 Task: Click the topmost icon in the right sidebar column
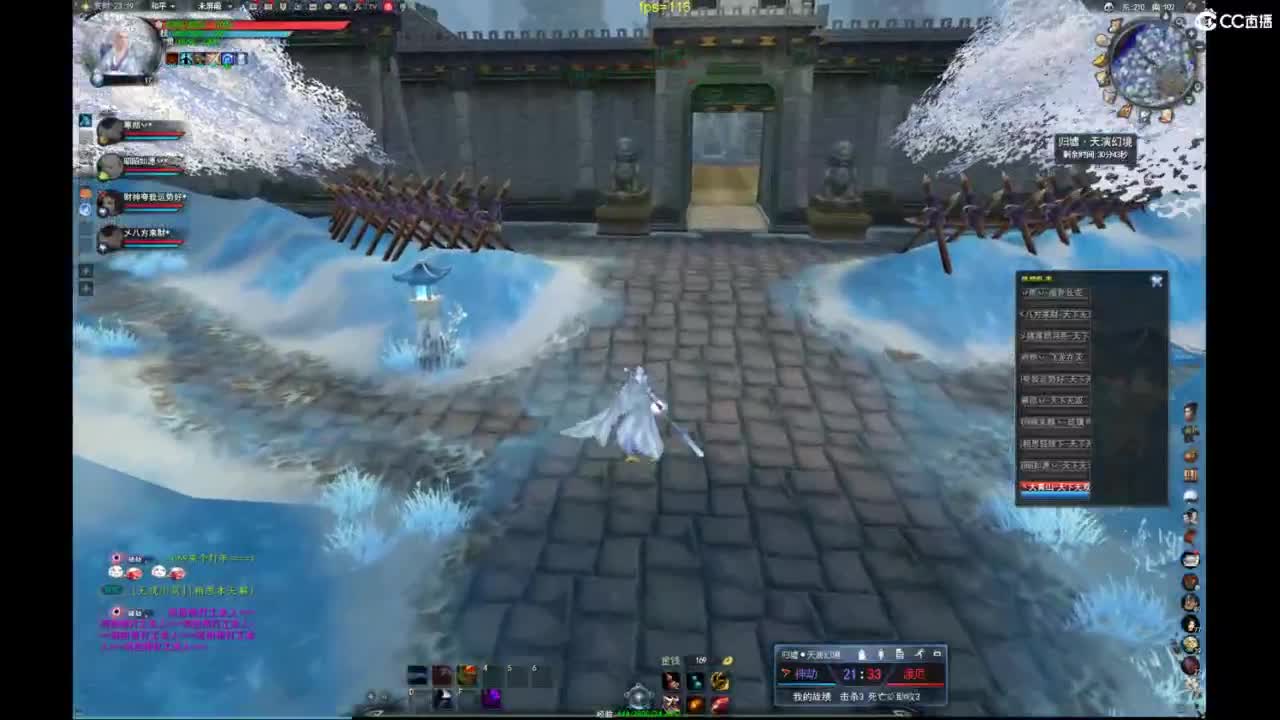pyautogui.click(x=1190, y=410)
